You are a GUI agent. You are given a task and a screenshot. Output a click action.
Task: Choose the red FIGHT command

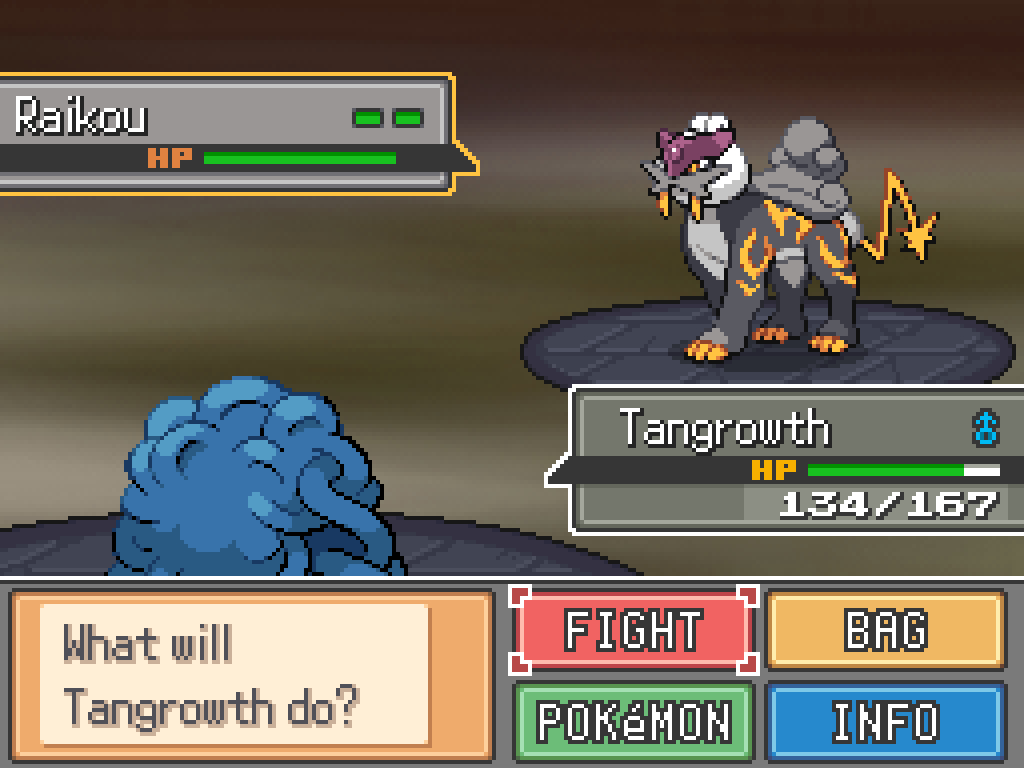tap(633, 630)
